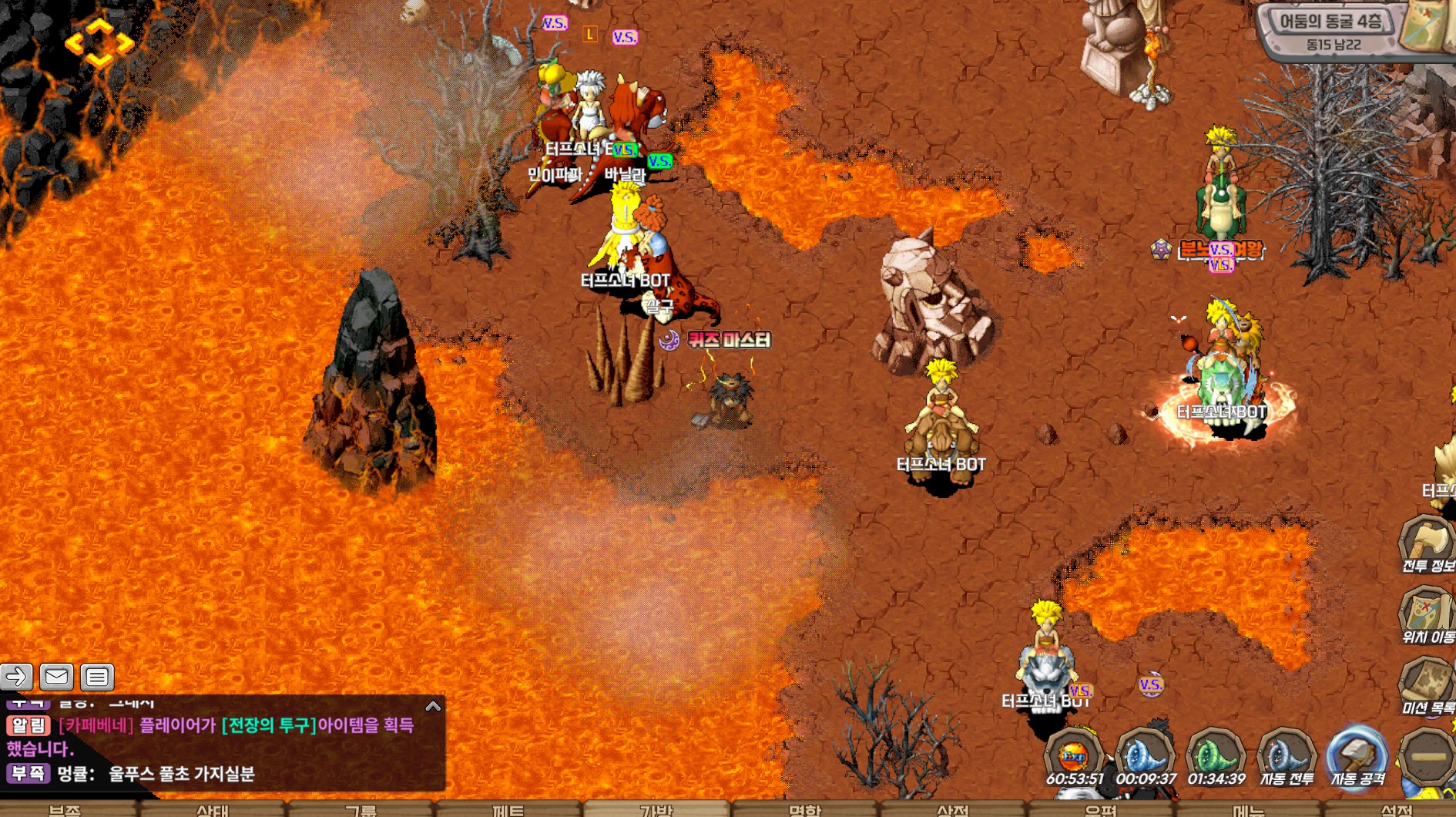Open the 전투 정보 battle info panel

coord(1427,544)
